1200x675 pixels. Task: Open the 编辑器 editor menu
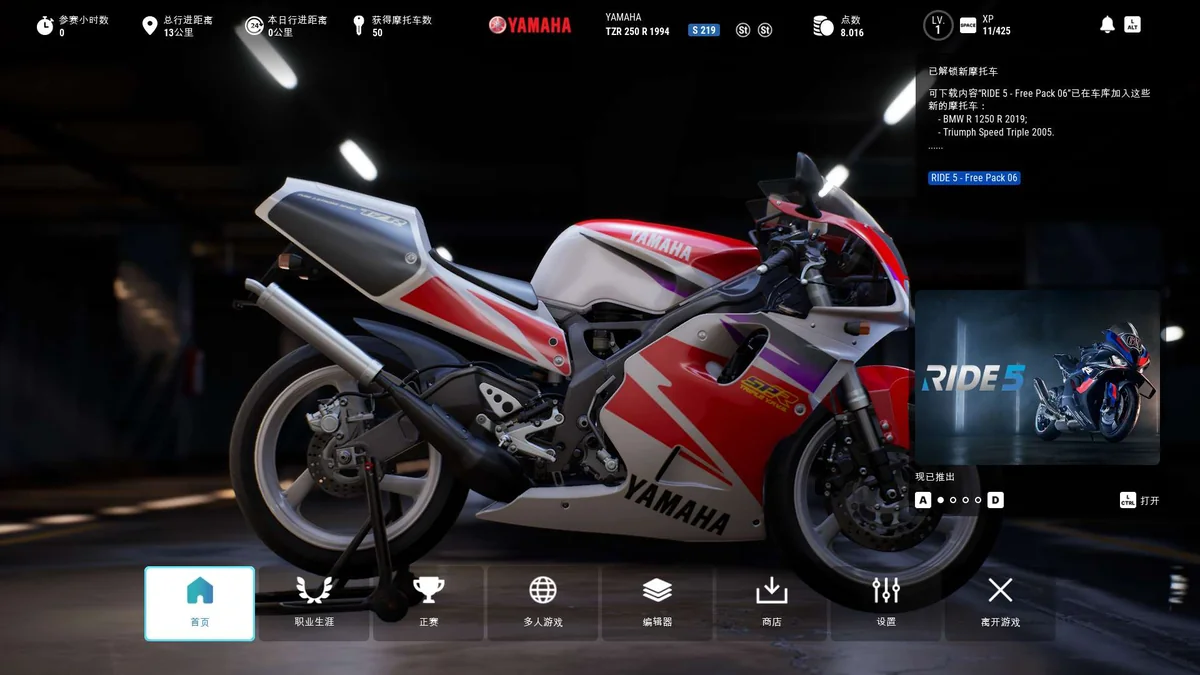click(x=657, y=603)
